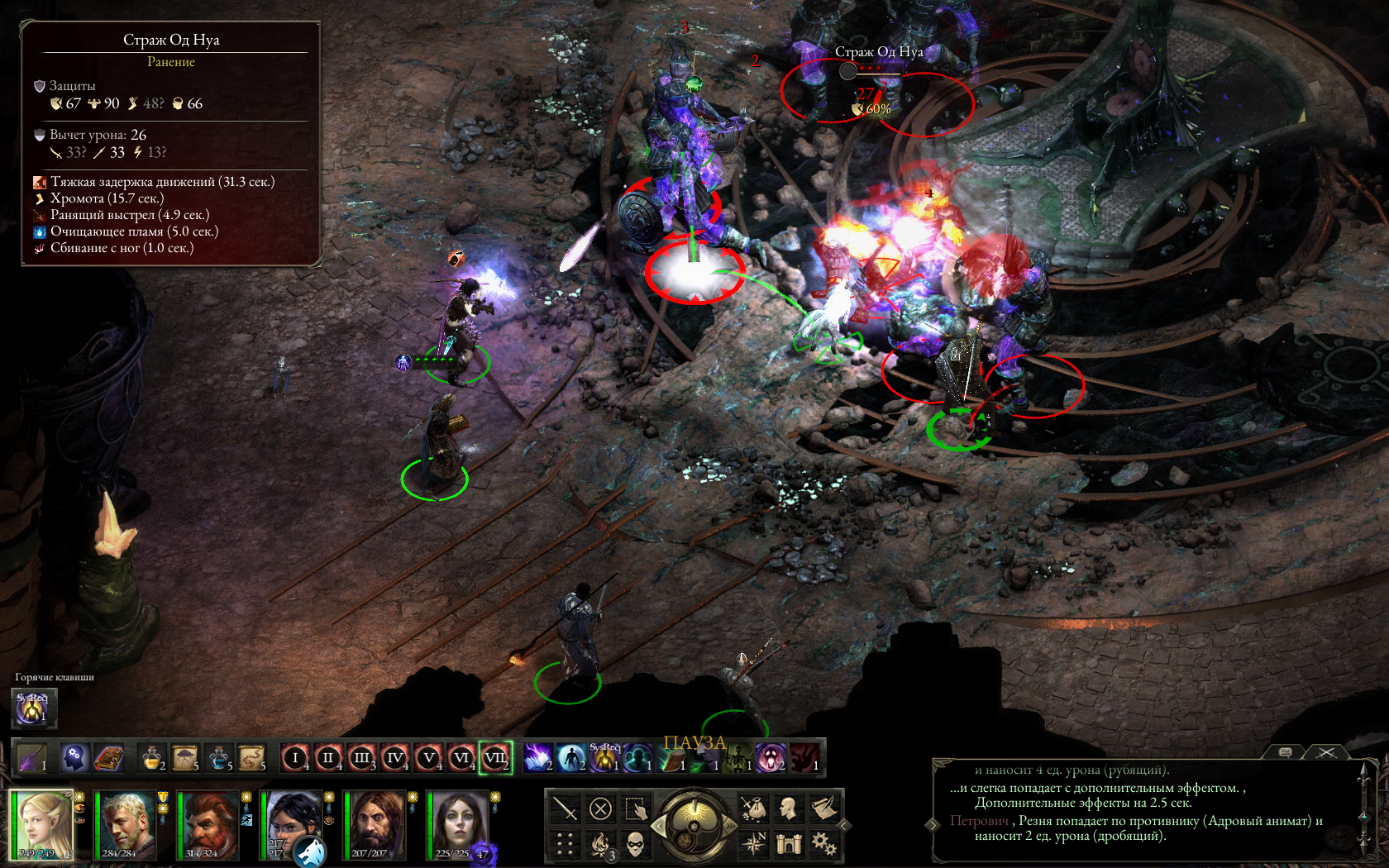Use the blue potion flask
This screenshot has height=868, width=1389.
tap(218, 757)
